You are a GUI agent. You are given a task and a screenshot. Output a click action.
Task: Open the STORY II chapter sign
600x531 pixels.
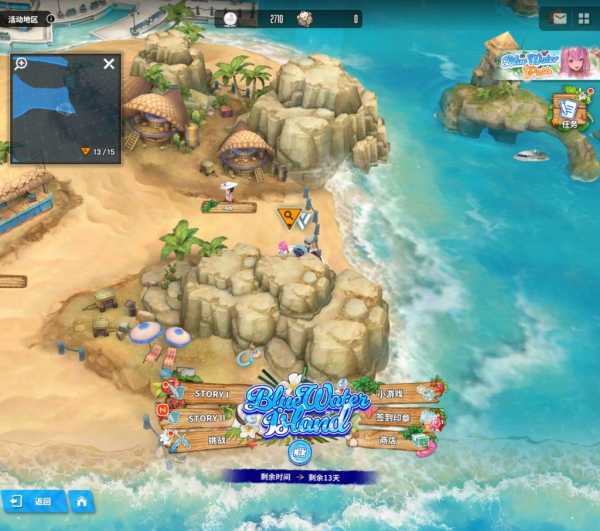point(205,418)
